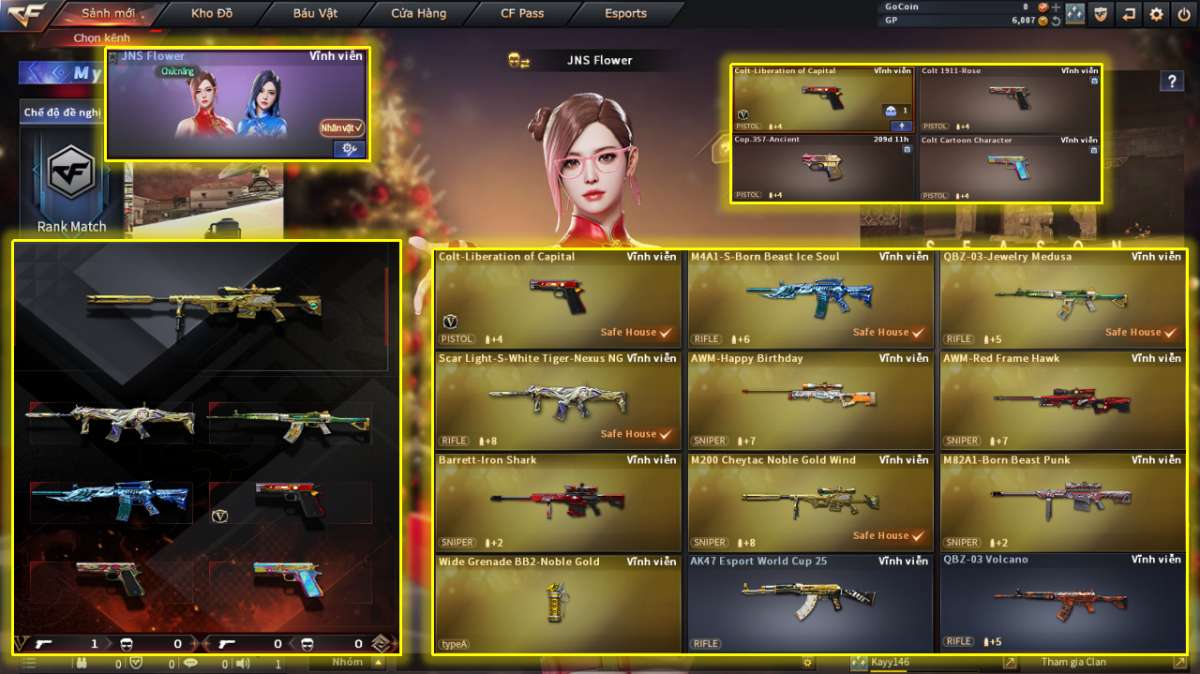Screen dimensions: 1200x674
Task: Select the M4A1-S-Born Beast Ice Soul card
Action: [810, 297]
